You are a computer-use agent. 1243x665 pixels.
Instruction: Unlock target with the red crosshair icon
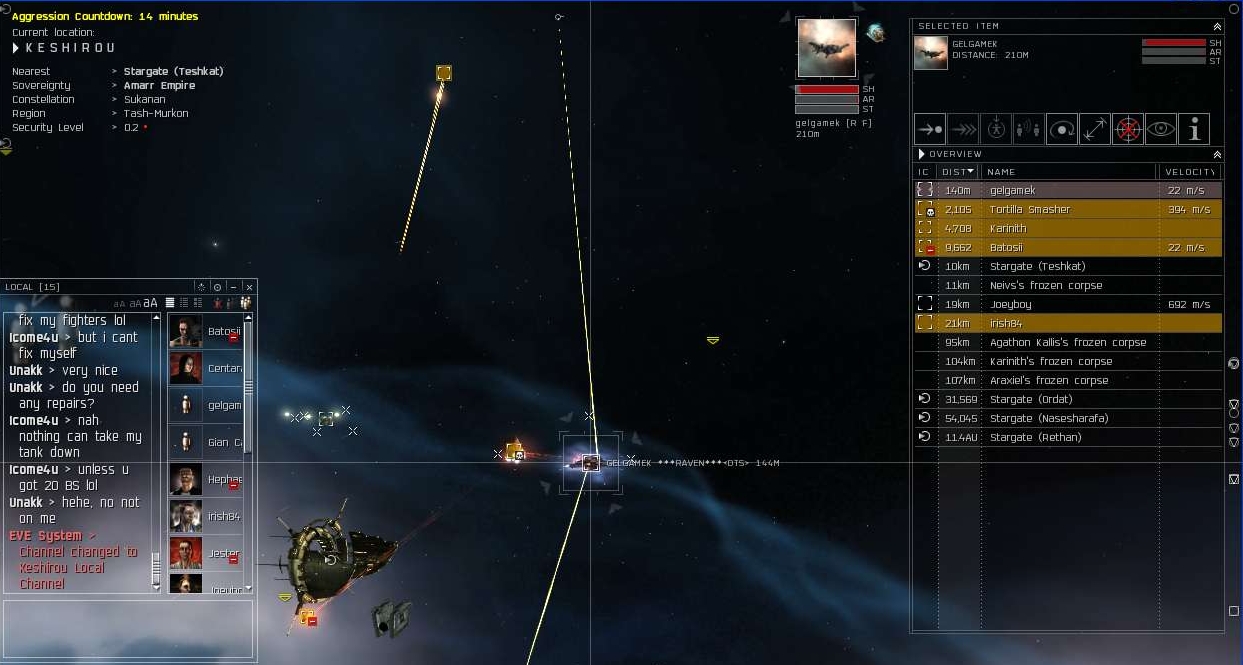(1127, 129)
